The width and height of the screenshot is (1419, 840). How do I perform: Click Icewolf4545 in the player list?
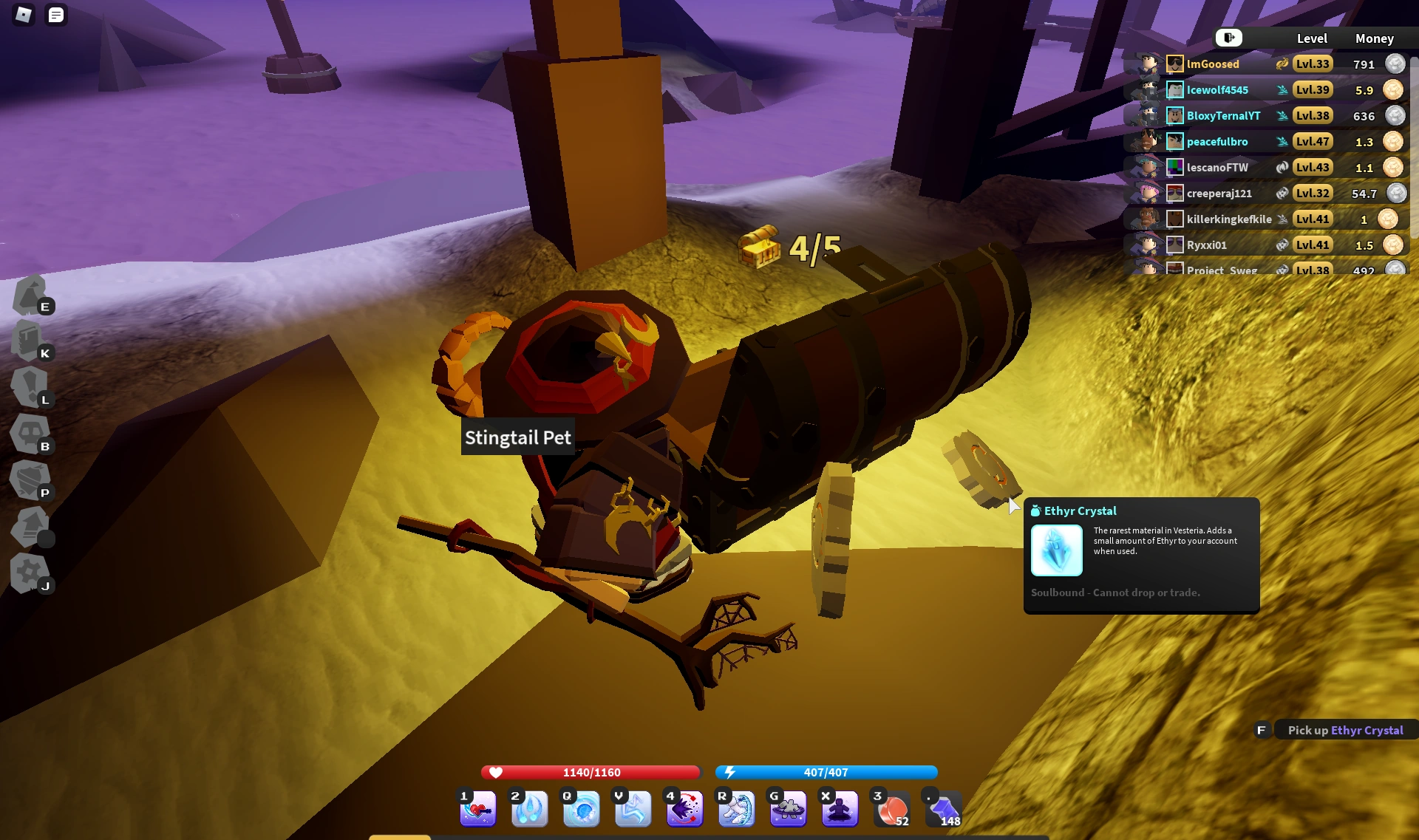click(1217, 89)
